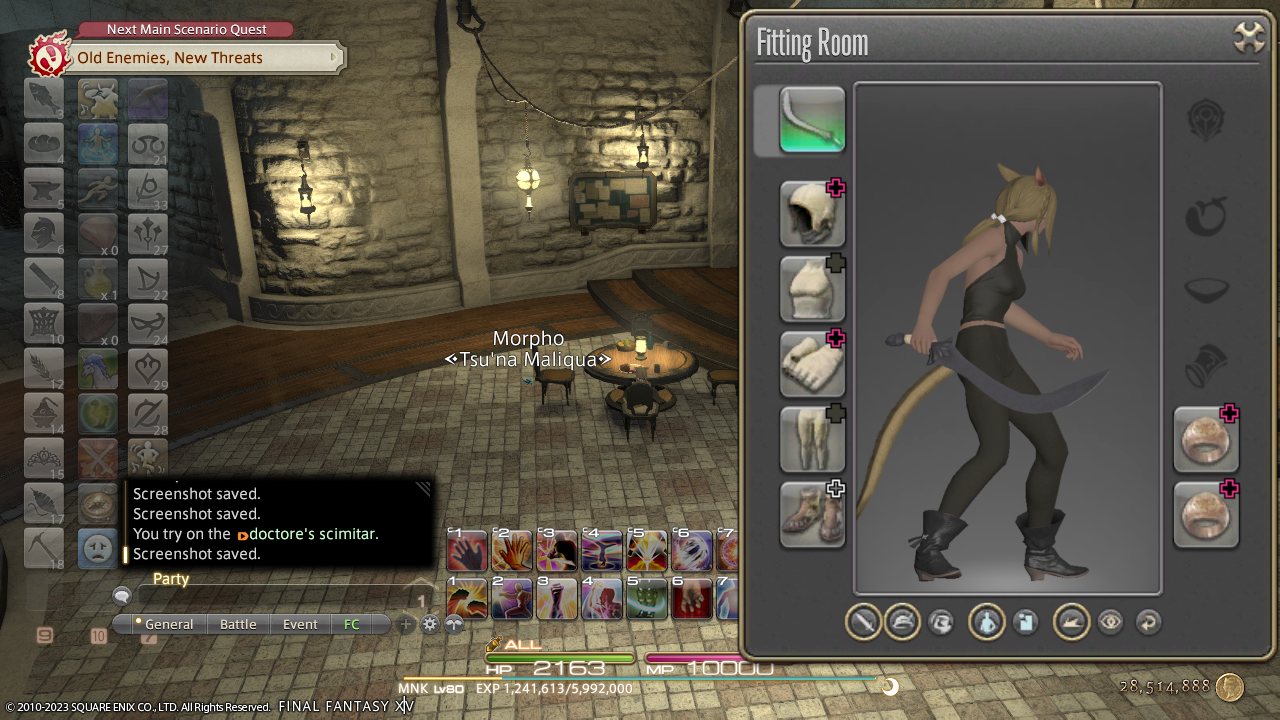The image size is (1280, 720).
Task: Show the General chat tab
Action: 168,624
